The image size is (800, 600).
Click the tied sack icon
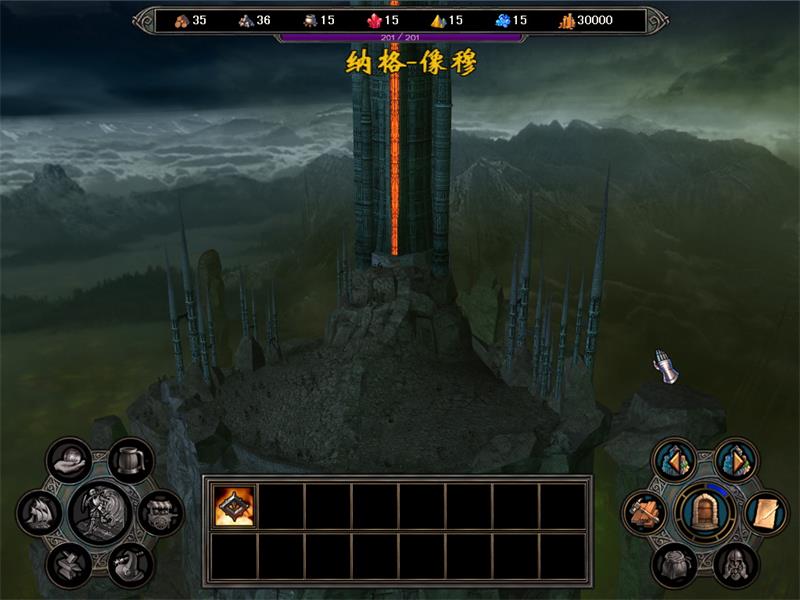click(675, 566)
